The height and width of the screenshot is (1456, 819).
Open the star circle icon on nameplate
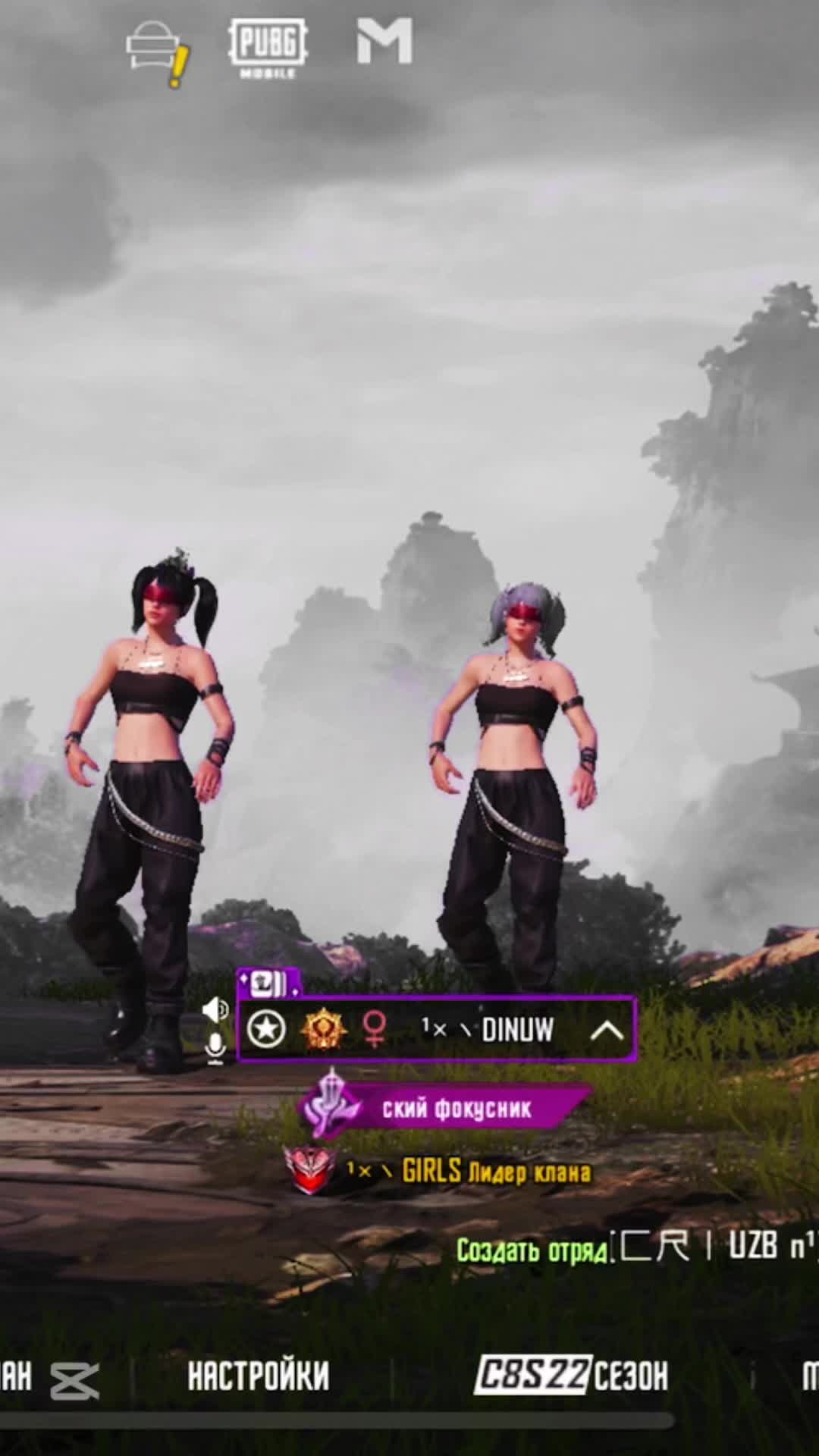(x=267, y=1029)
